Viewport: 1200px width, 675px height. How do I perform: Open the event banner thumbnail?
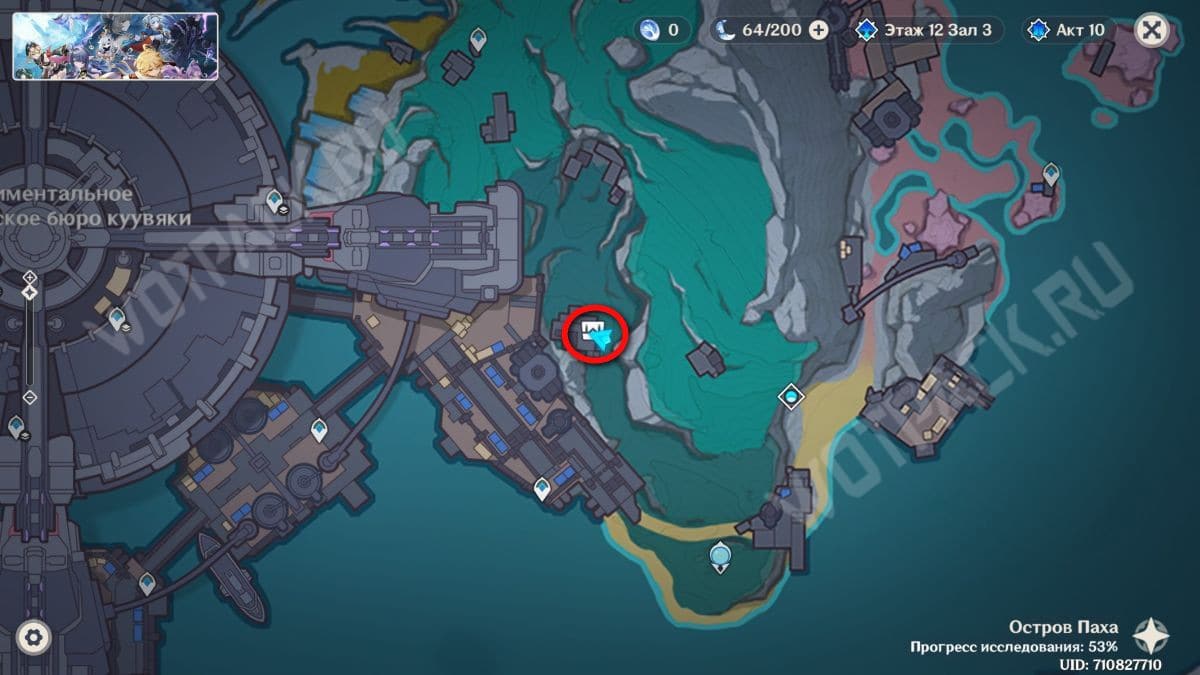pos(115,46)
